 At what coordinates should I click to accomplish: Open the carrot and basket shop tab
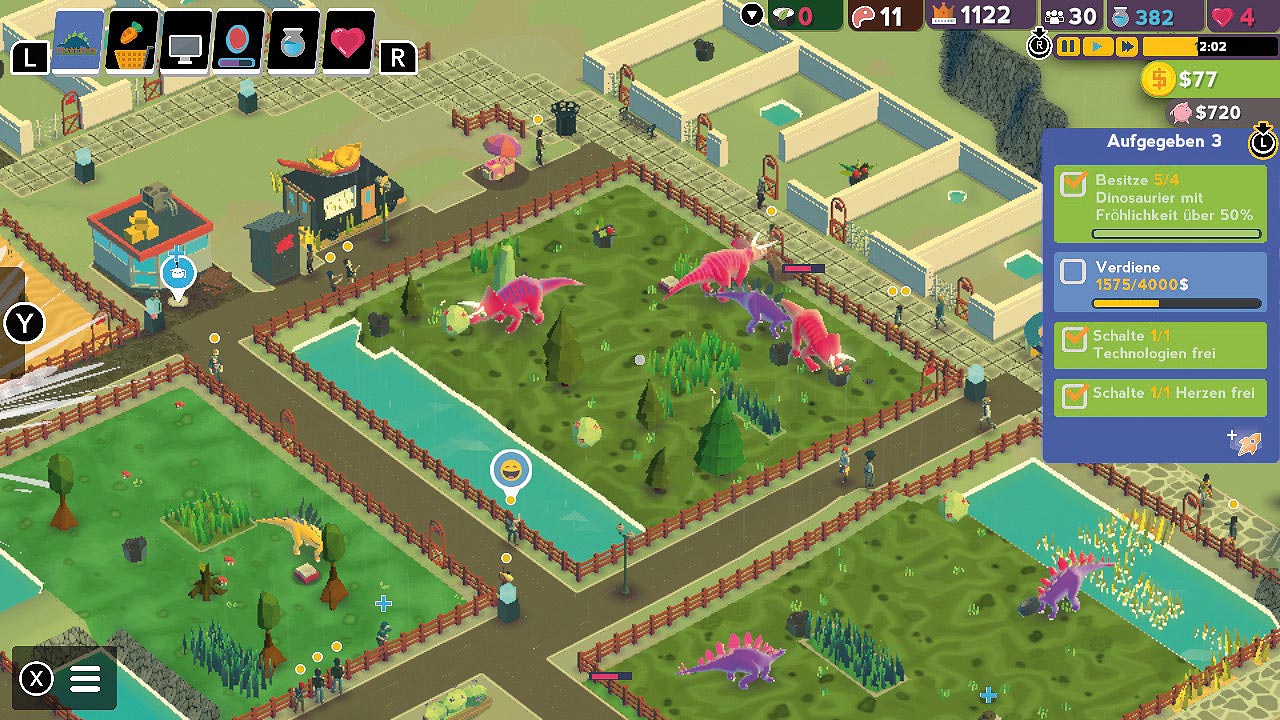(132, 43)
